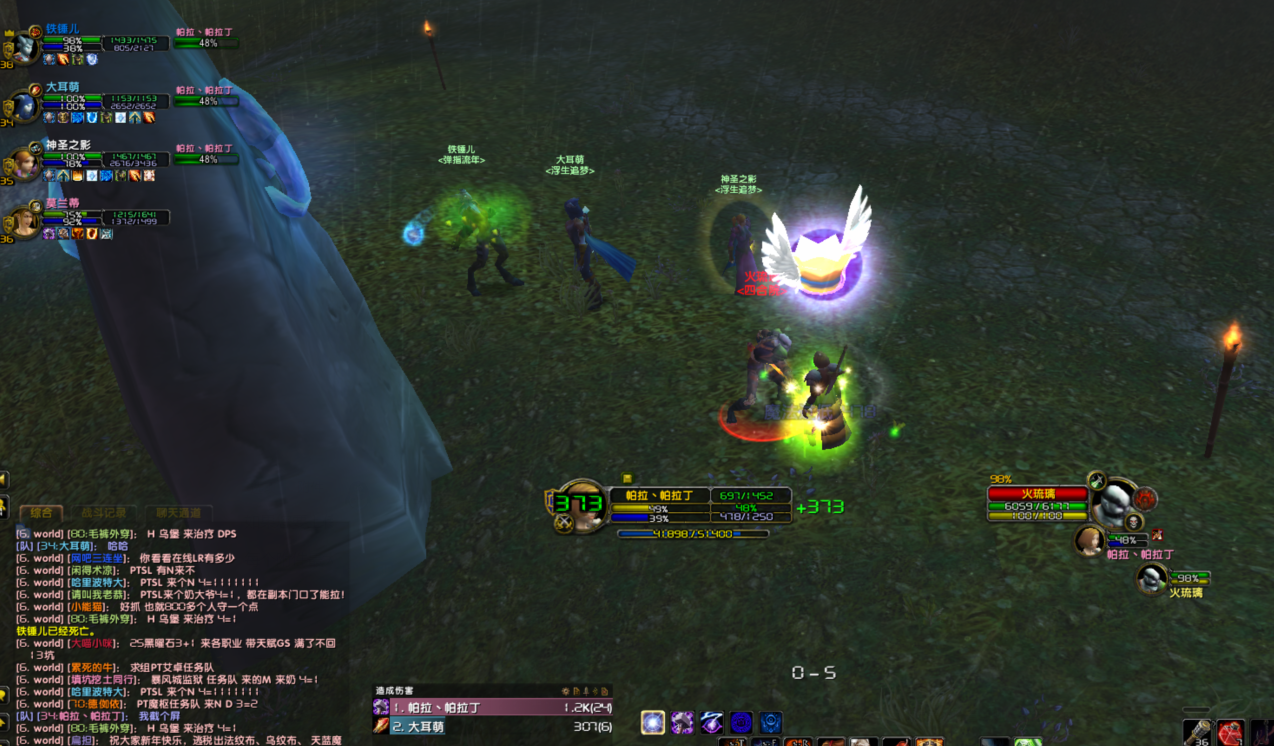Select the small 火琉璃 focus frame portrait
The height and width of the screenshot is (746, 1274).
pos(1153,577)
